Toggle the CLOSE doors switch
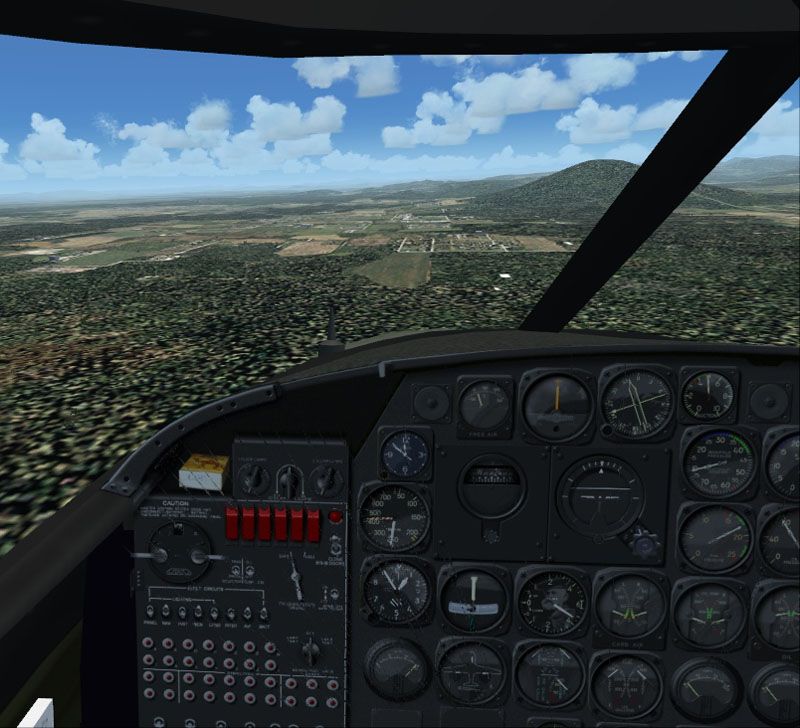Image resolution: width=800 pixels, height=728 pixels. [337, 547]
